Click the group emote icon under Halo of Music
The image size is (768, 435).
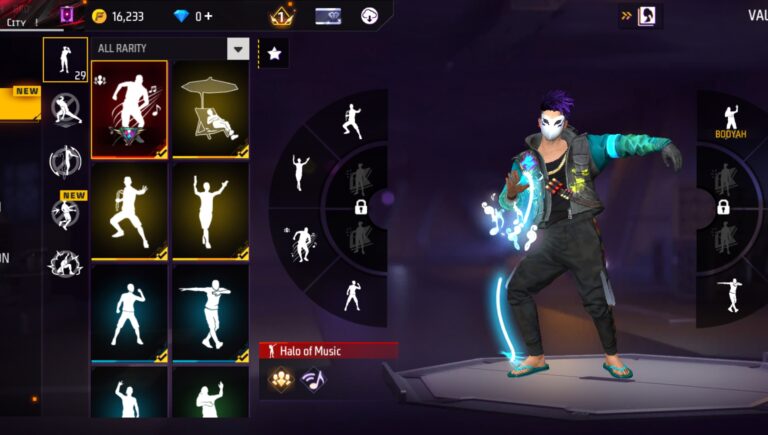click(x=281, y=379)
